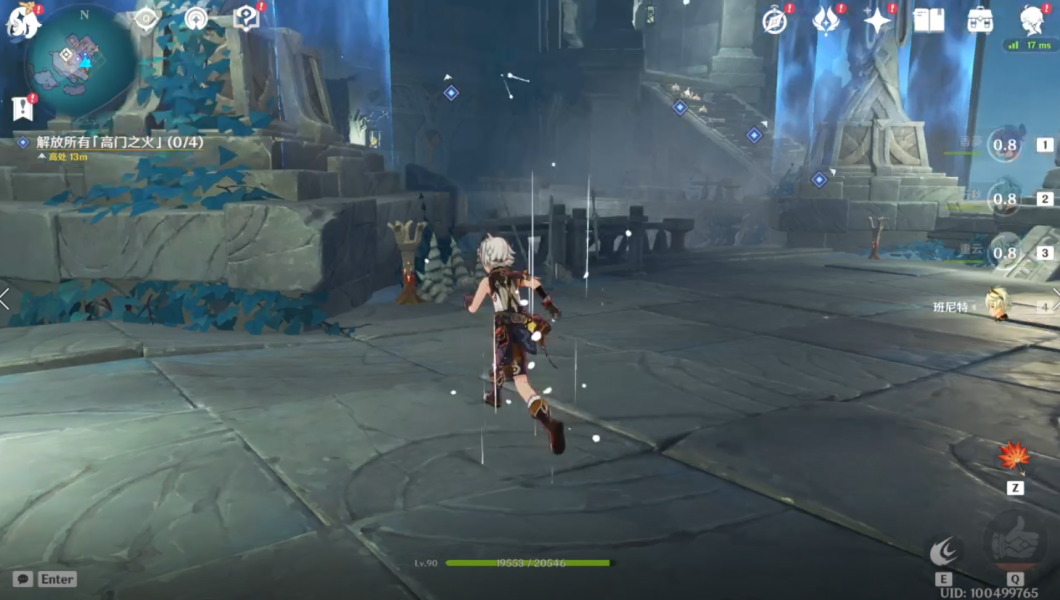Activate the elemental burst icon
1060x600 pixels.
pyautogui.click(x=1014, y=542)
